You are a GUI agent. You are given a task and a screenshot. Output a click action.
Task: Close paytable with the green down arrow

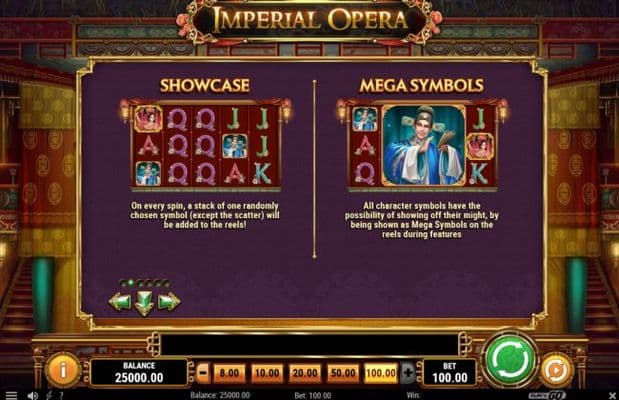tap(145, 302)
